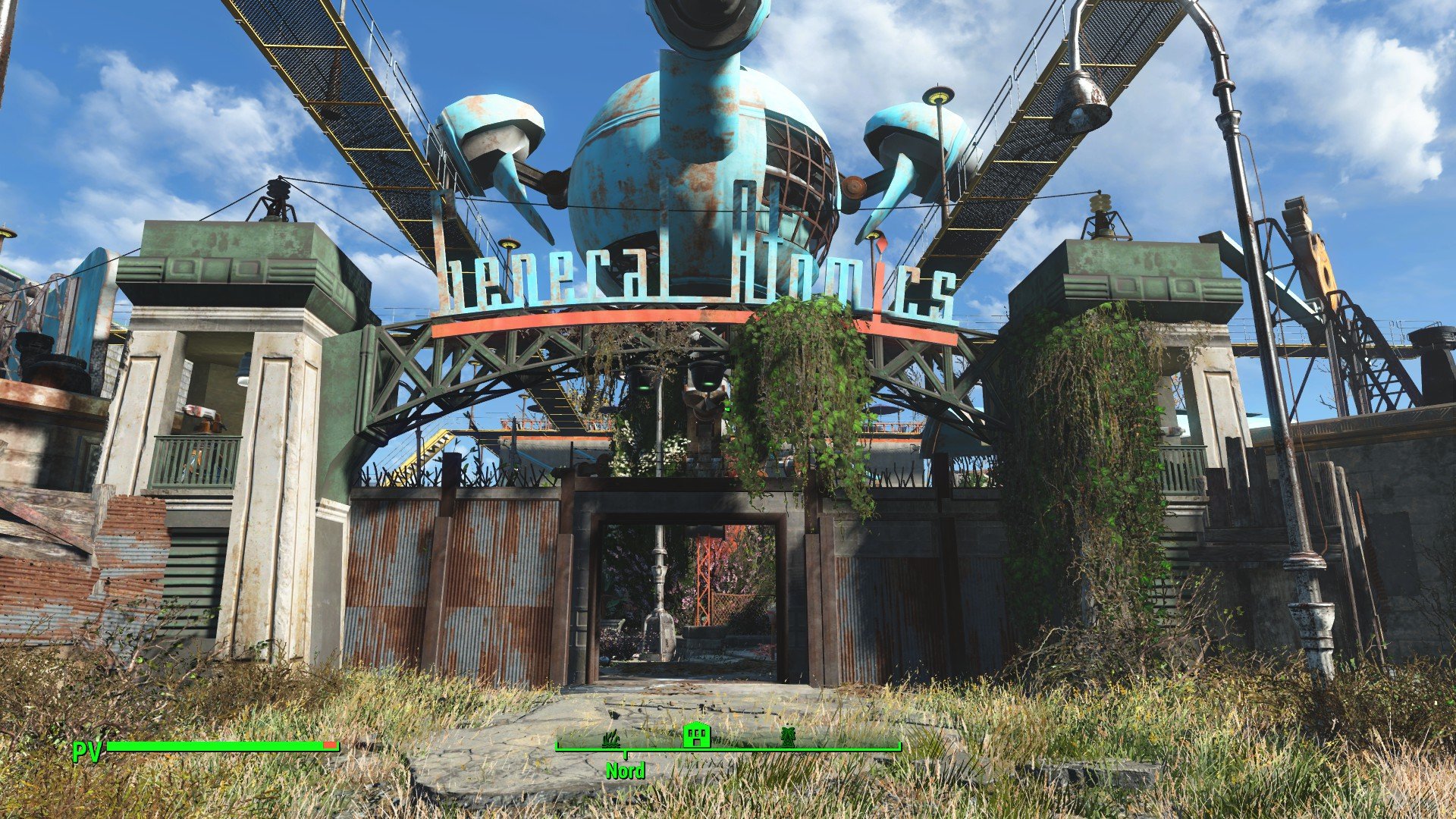Click the Nord heading on the compass
The image size is (1456, 819).
[x=625, y=770]
